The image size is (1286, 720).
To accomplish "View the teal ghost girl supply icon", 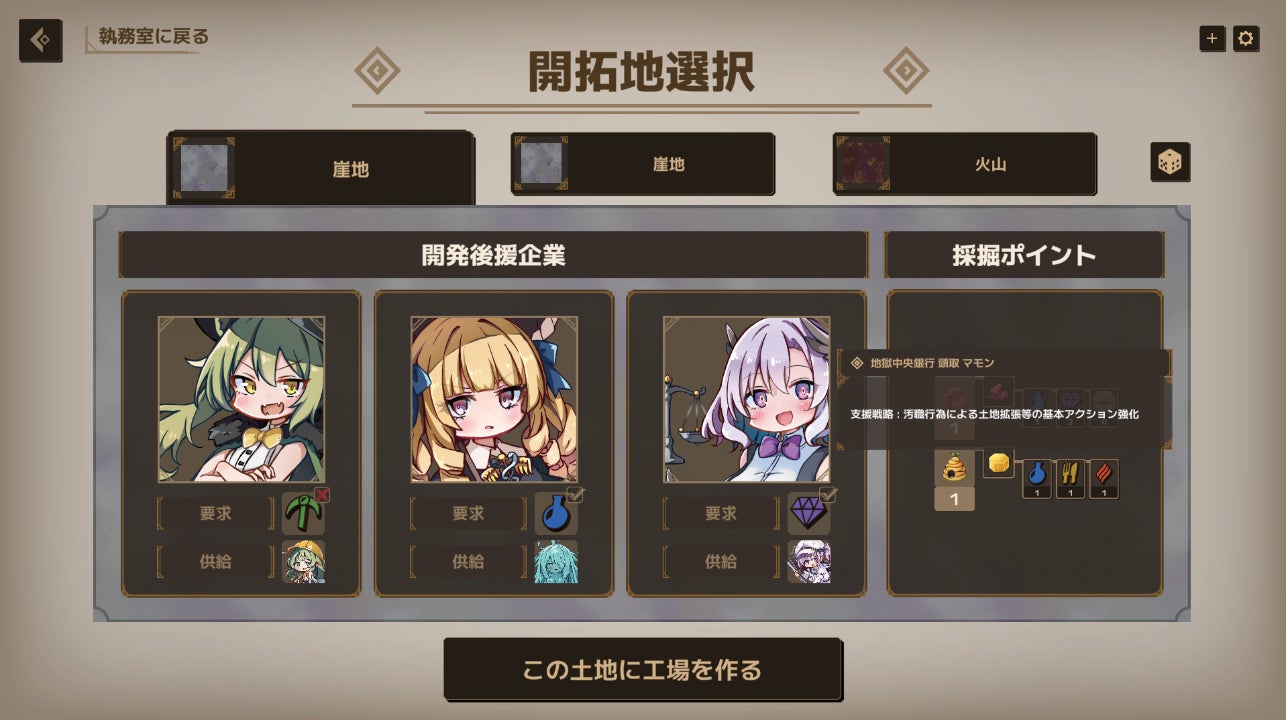I will [x=556, y=562].
